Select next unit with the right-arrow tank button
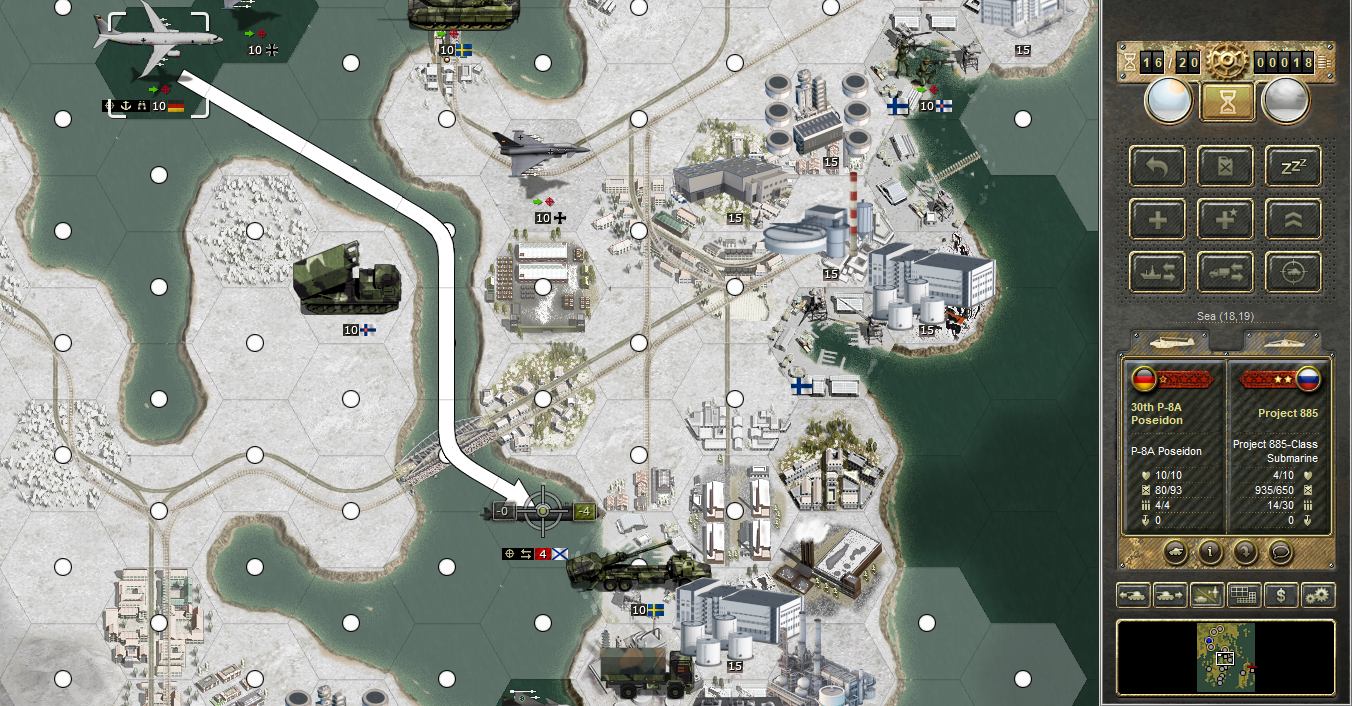This screenshot has width=1352, height=706. tap(1169, 595)
